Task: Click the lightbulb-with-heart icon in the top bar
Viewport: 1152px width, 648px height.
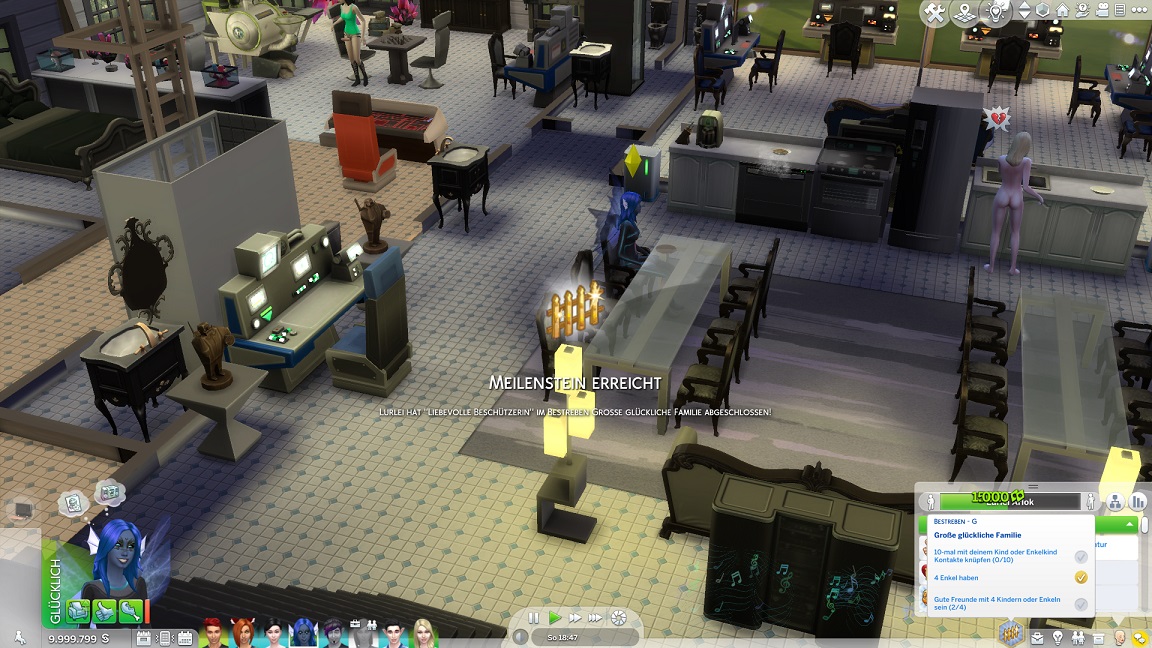Action: point(997,12)
